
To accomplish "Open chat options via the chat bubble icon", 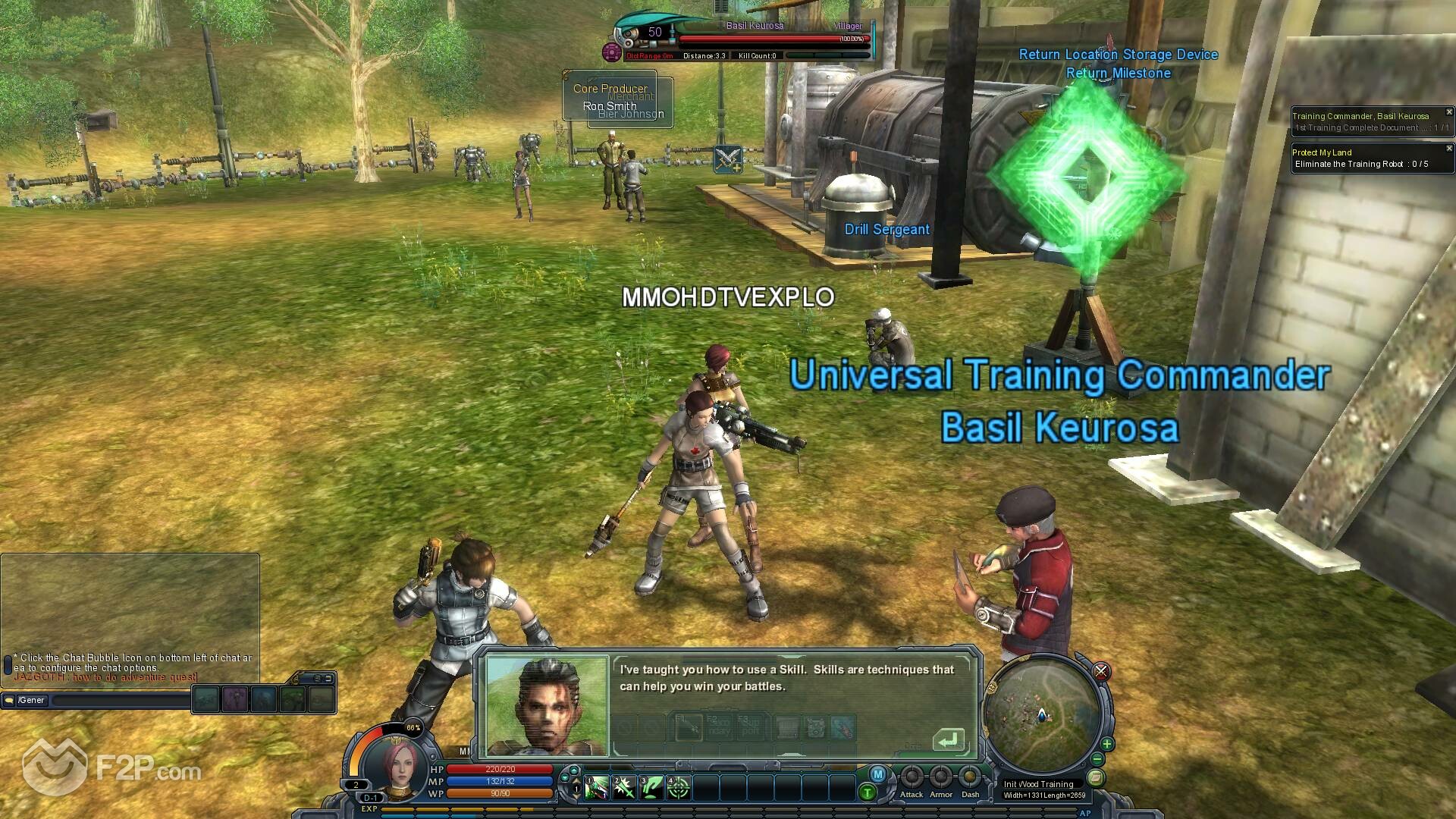I will [x=9, y=701].
